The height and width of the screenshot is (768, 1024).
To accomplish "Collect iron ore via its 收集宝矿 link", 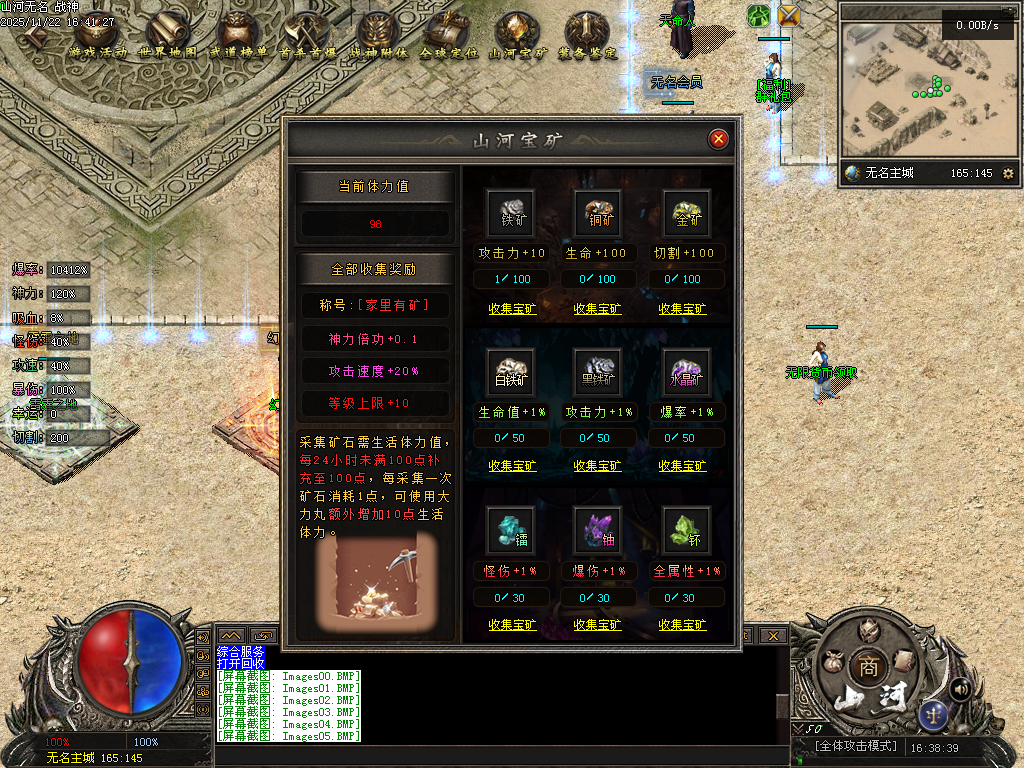I will (512, 309).
